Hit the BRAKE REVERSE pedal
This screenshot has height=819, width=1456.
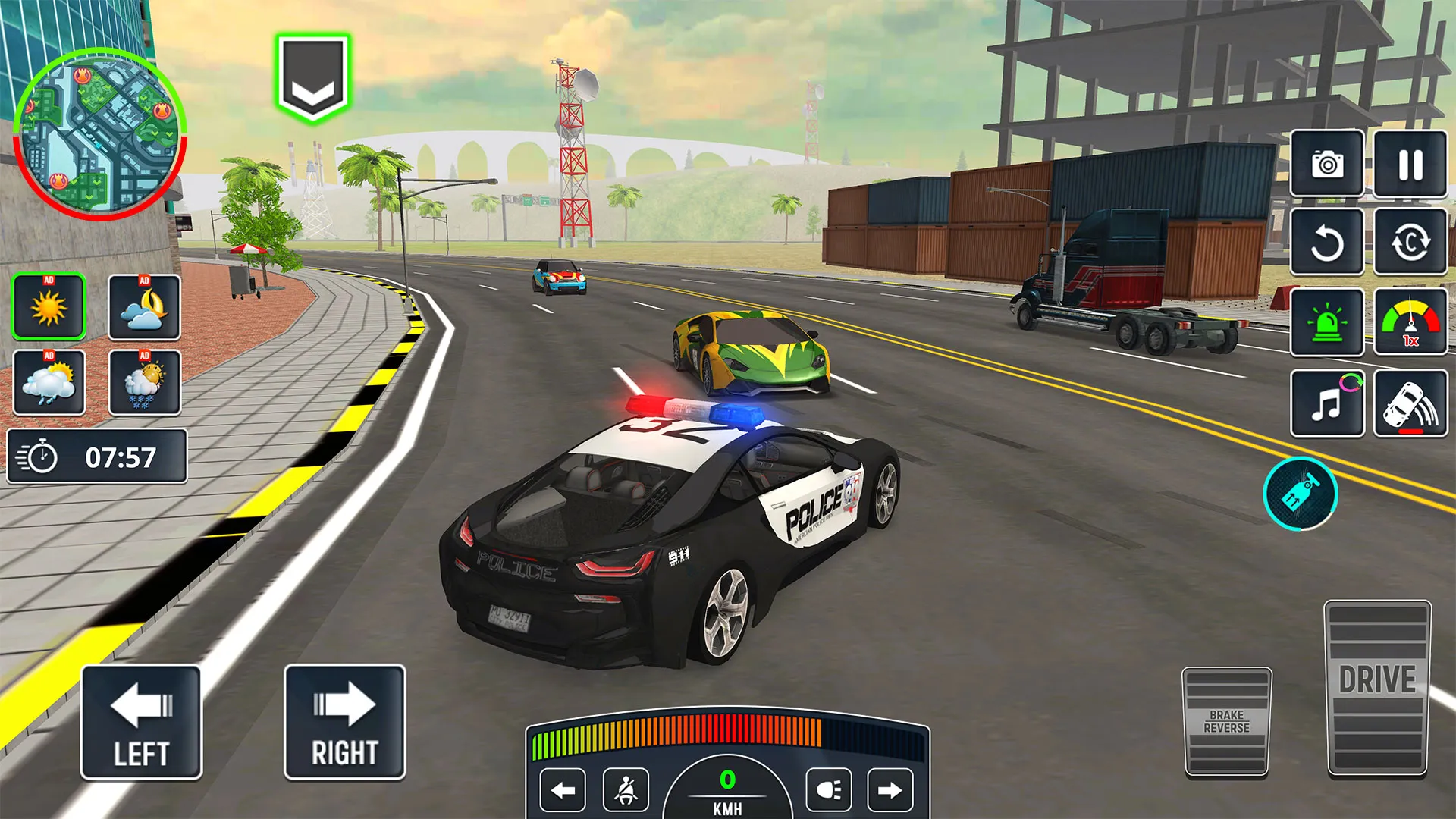[1226, 721]
